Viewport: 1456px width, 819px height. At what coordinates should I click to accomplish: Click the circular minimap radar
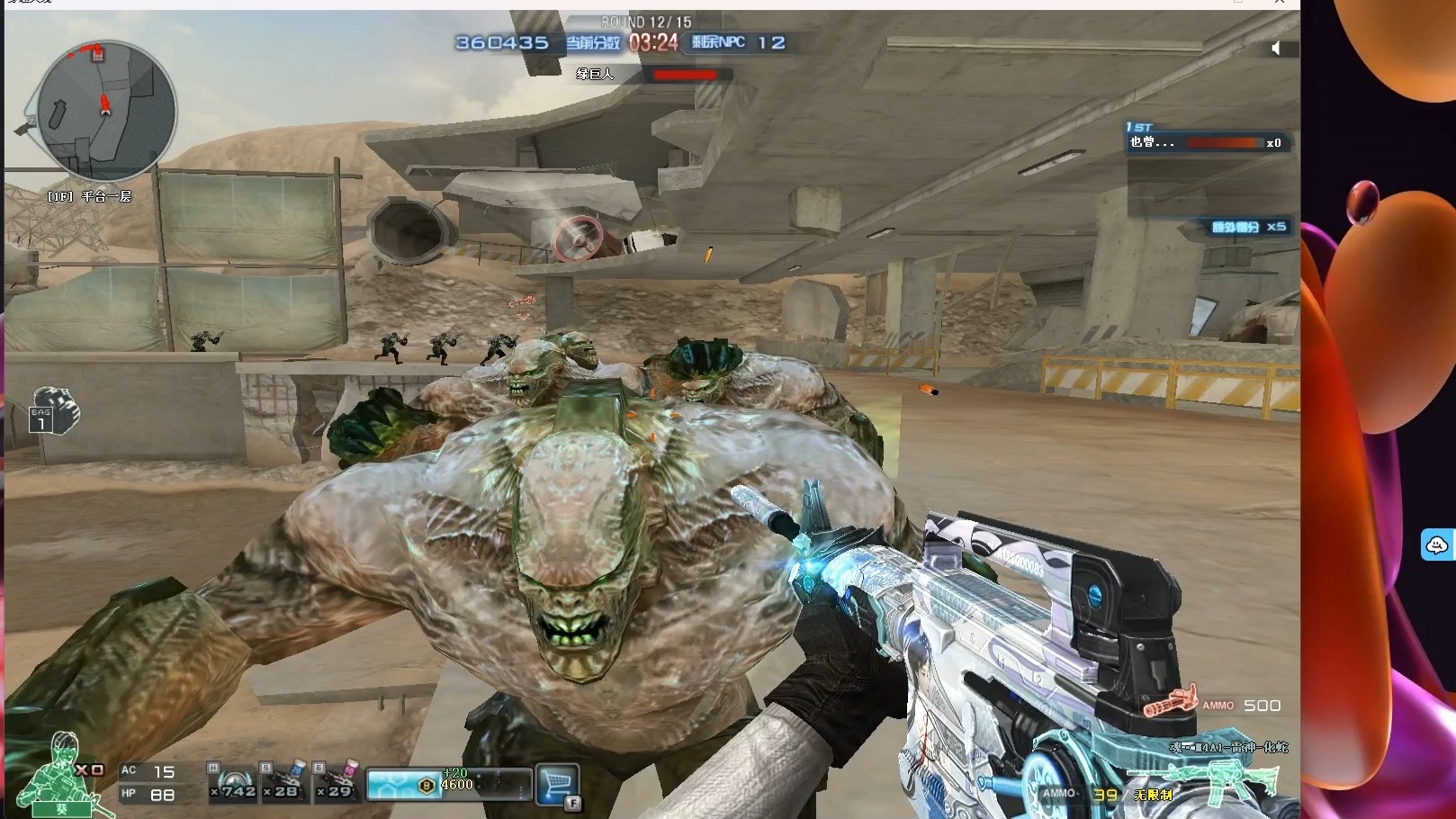(x=105, y=112)
